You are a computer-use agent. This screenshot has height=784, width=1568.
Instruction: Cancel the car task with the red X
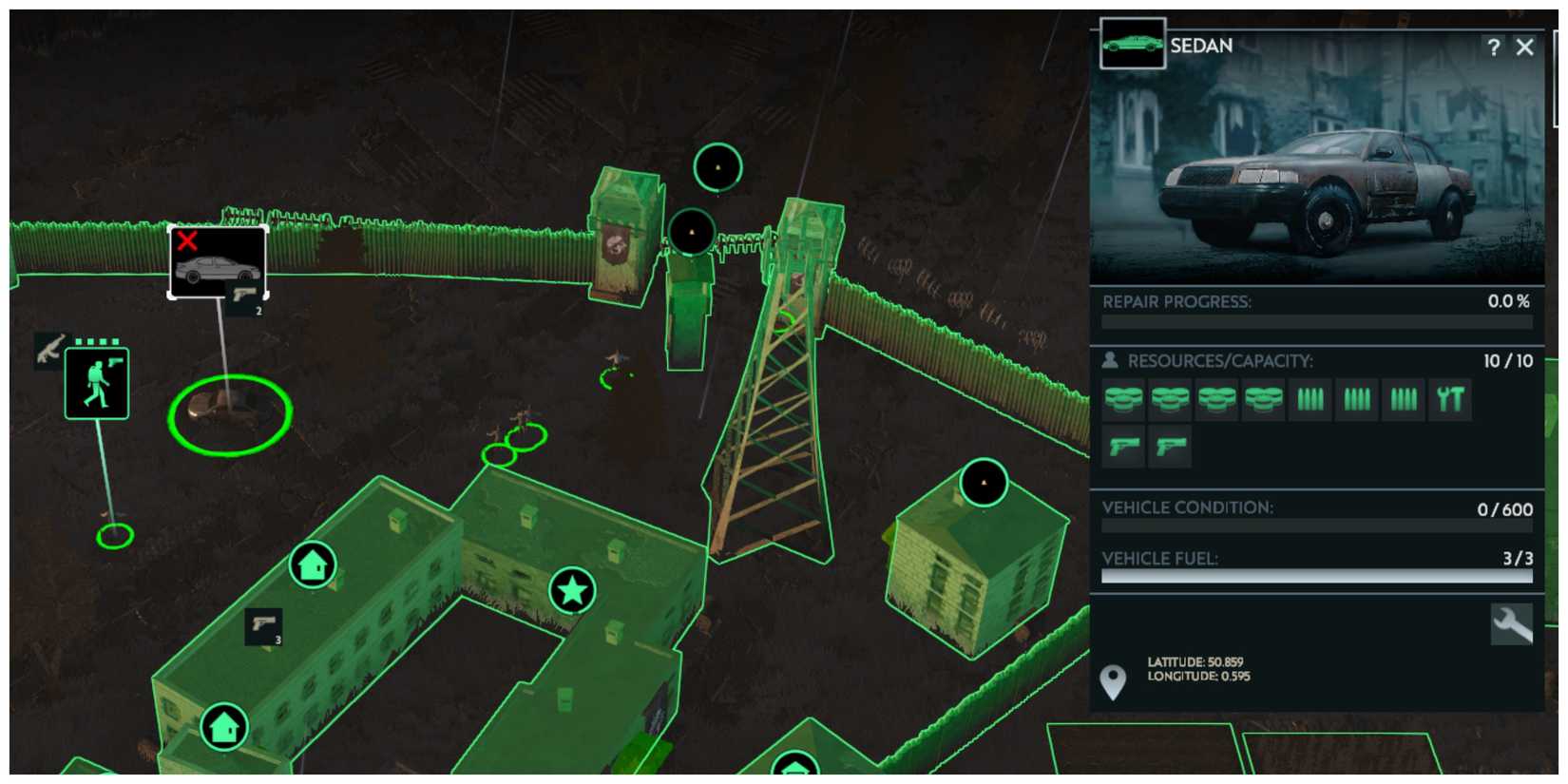coord(189,242)
